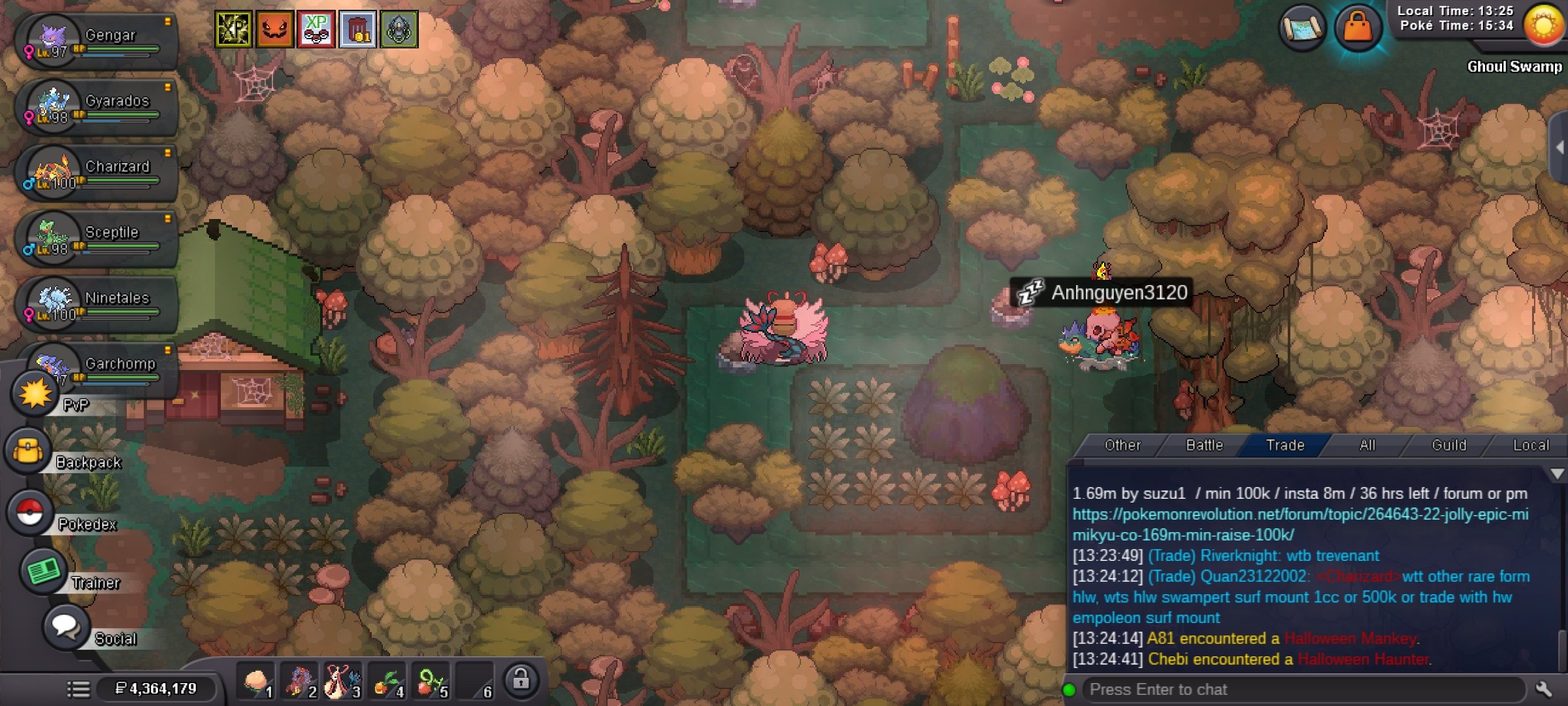
Task: Select Sceptile party slot
Action: click(x=97, y=239)
